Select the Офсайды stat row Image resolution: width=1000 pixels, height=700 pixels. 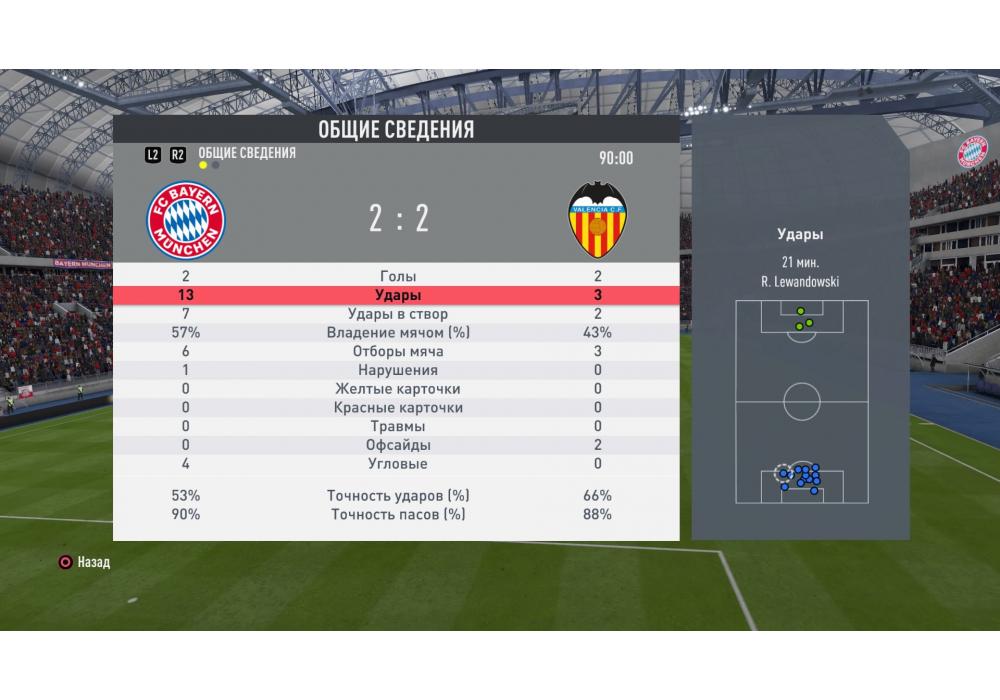(398, 445)
